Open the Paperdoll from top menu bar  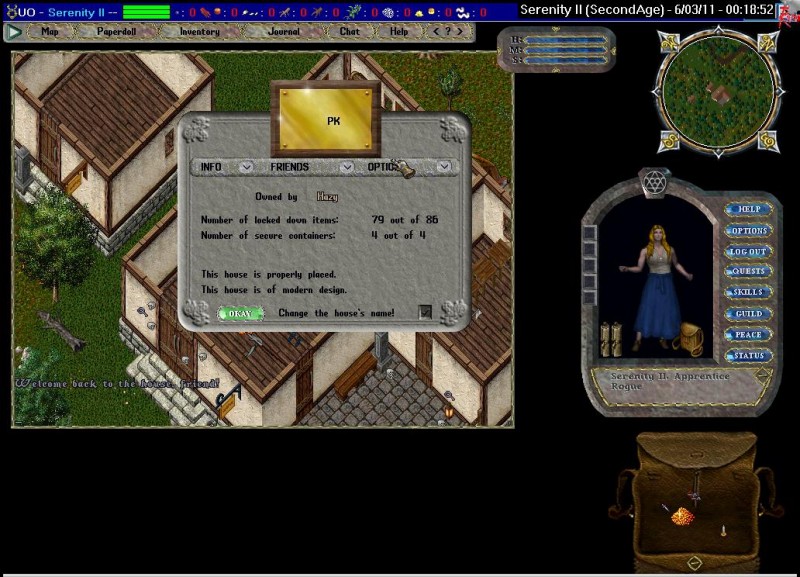click(x=116, y=31)
